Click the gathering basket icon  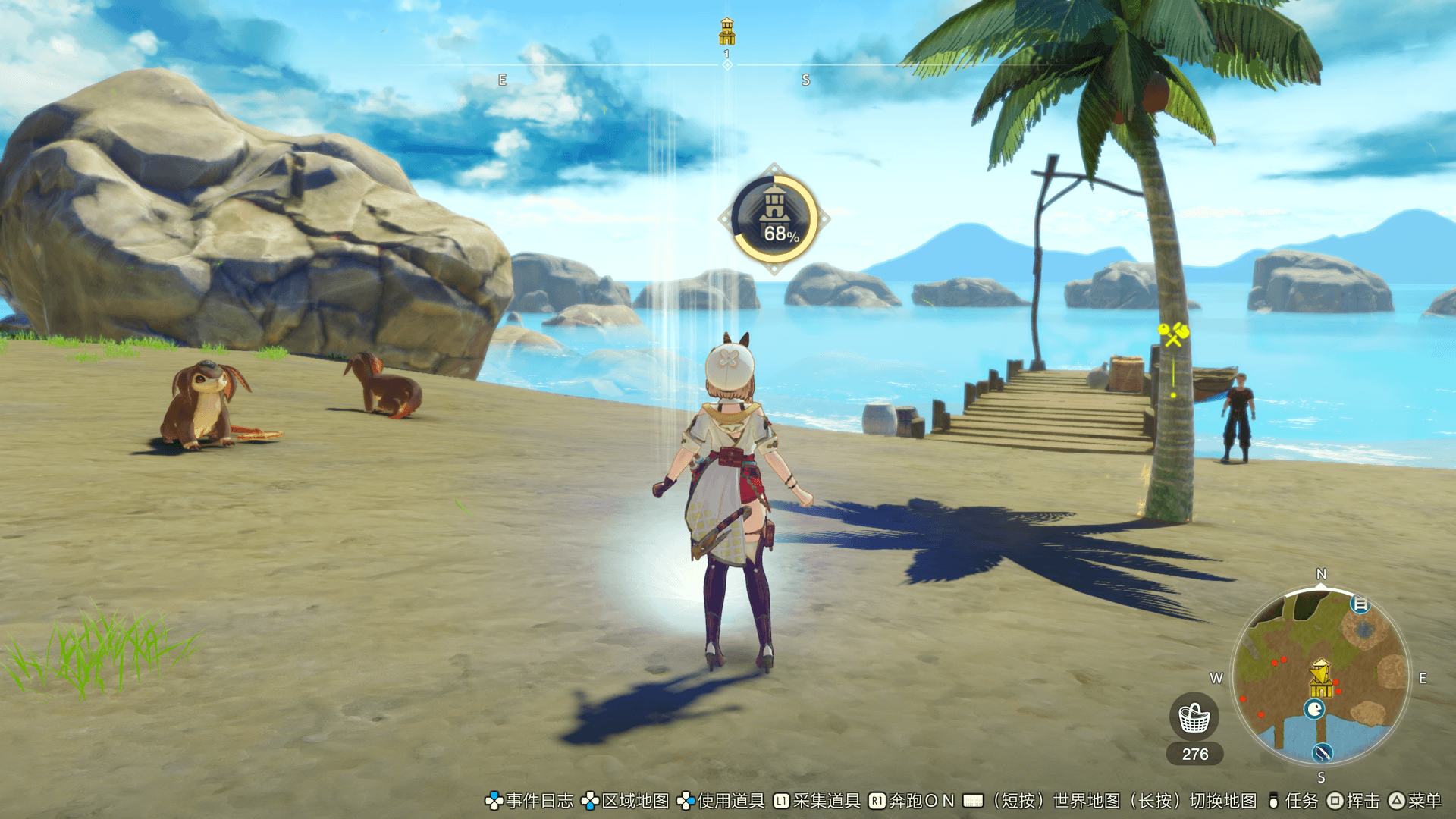[1194, 717]
